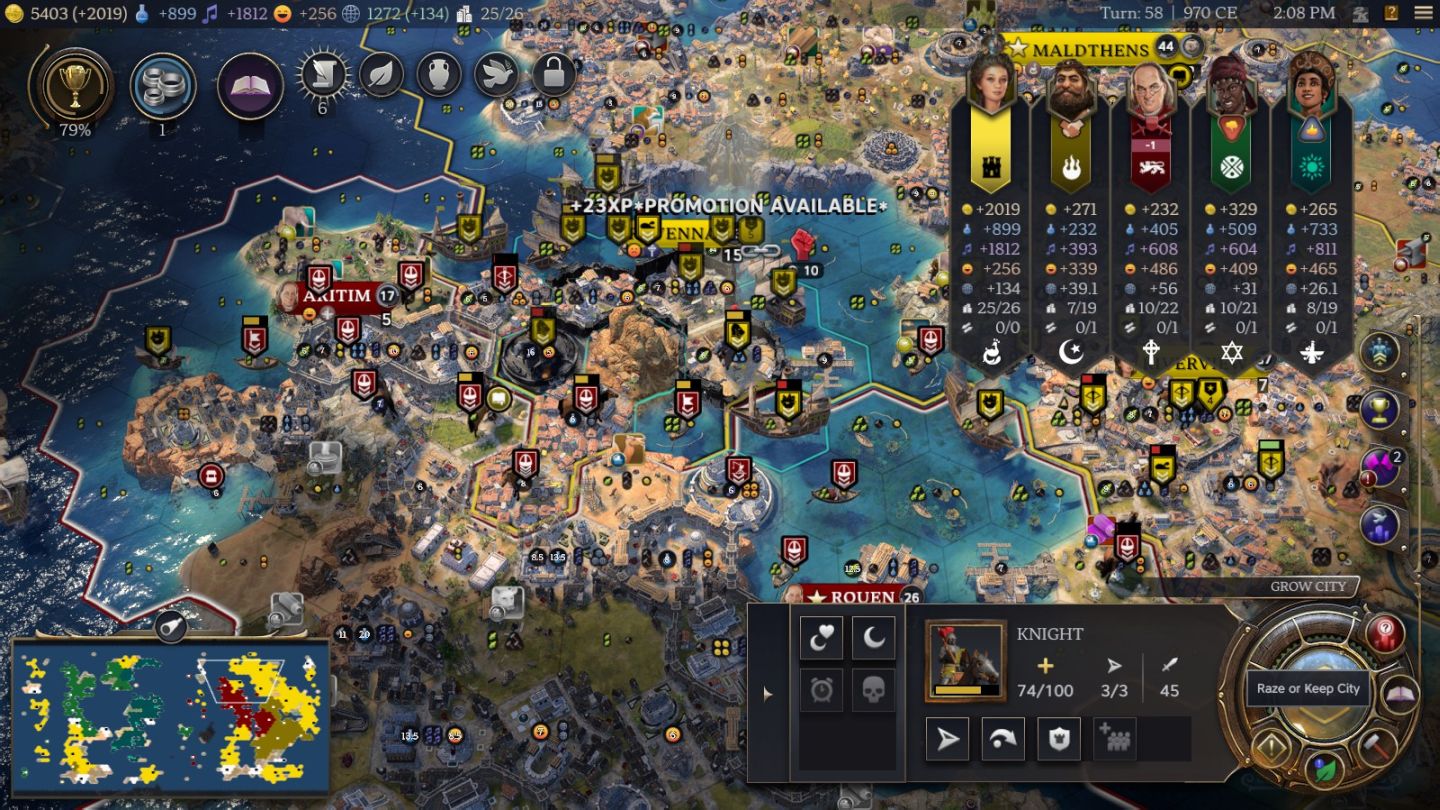Open the civics purple book icon
Image resolution: width=1440 pixels, height=810 pixels.
(250, 86)
